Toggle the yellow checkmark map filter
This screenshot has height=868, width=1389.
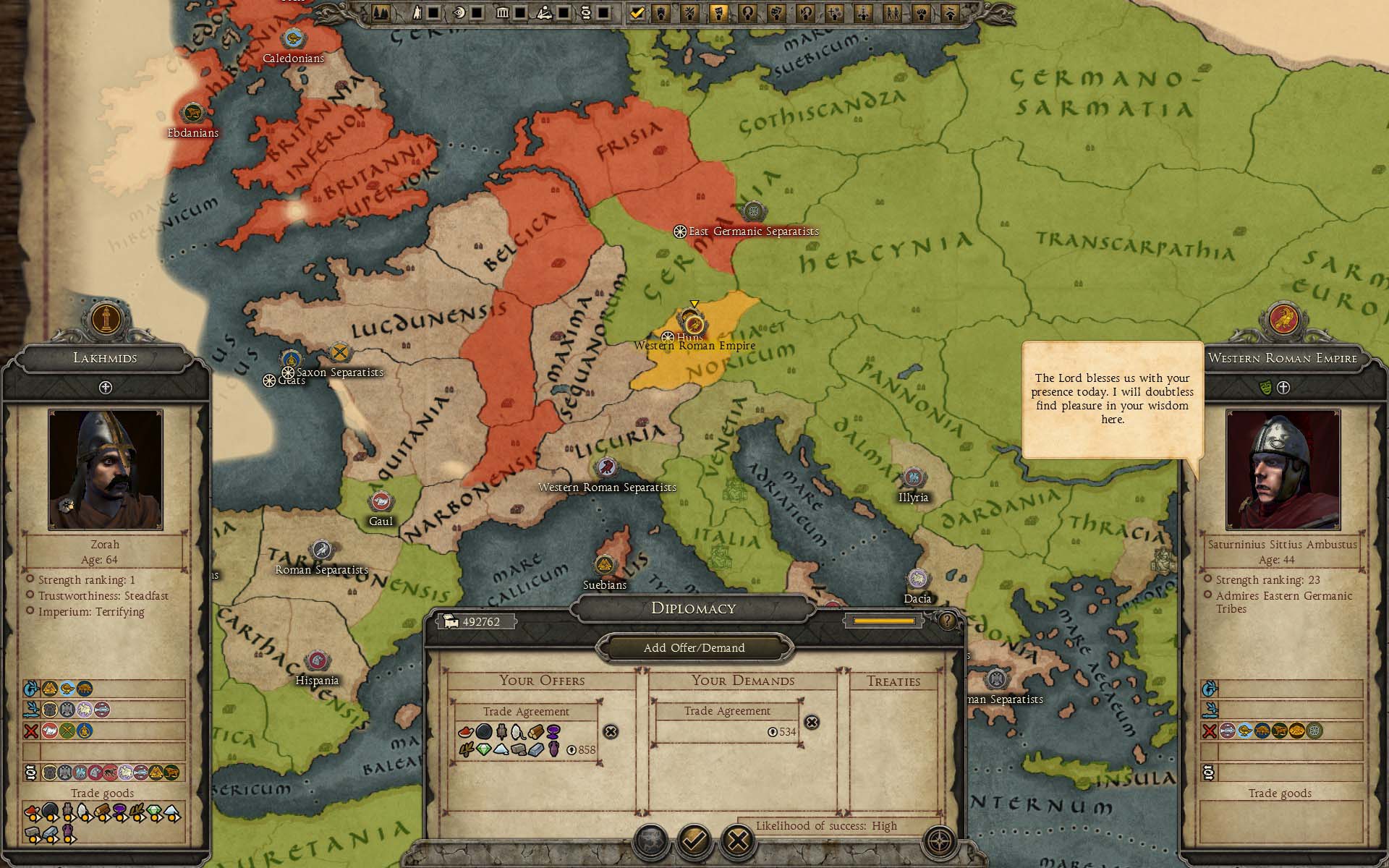[637, 12]
